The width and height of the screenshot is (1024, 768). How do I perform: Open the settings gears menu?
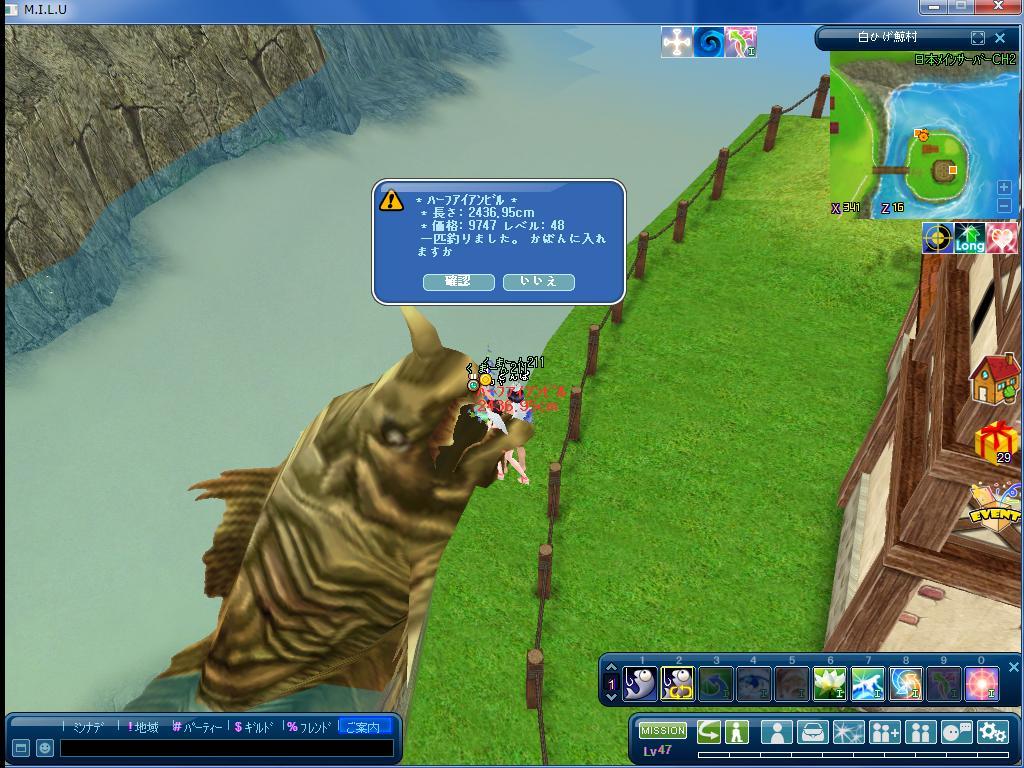pyautogui.click(x=992, y=732)
